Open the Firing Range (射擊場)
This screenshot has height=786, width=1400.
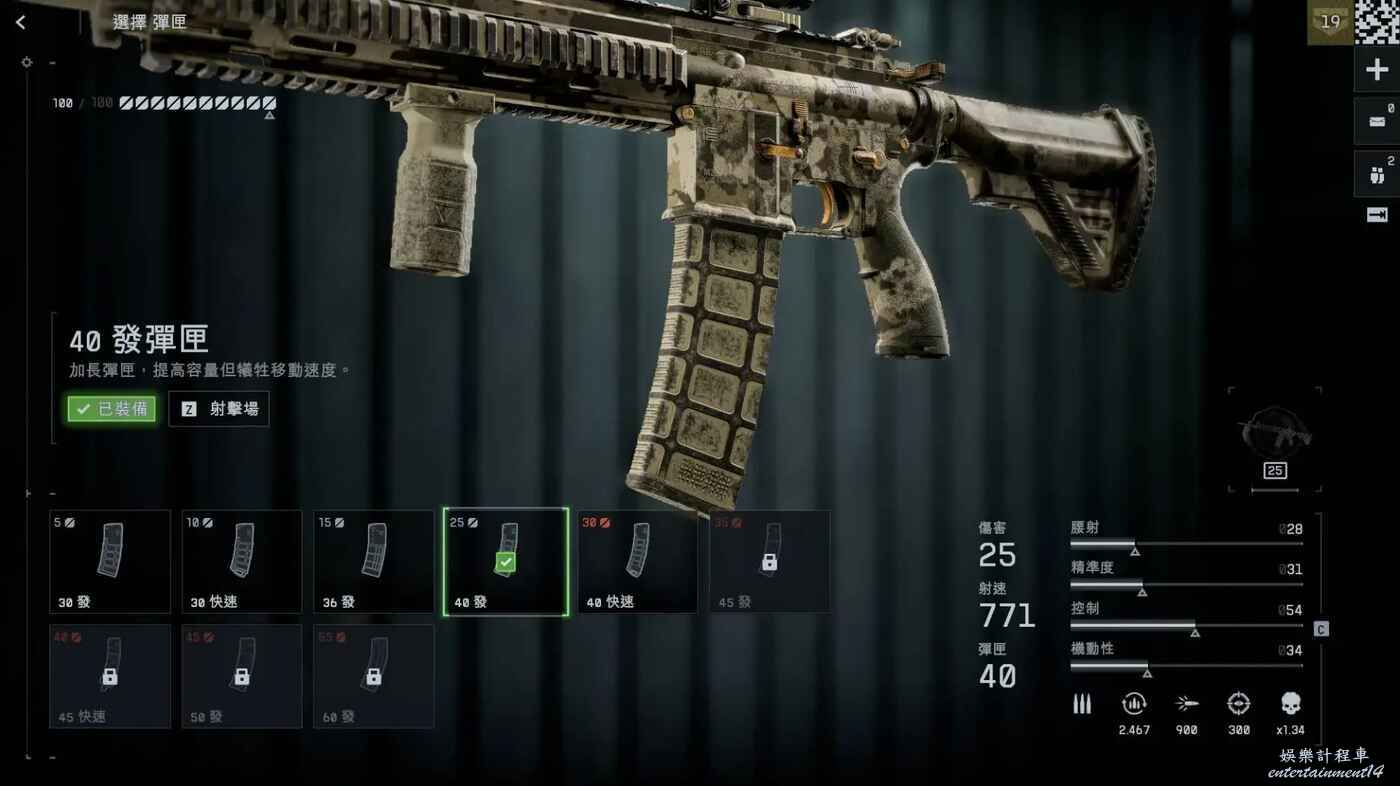[219, 409]
